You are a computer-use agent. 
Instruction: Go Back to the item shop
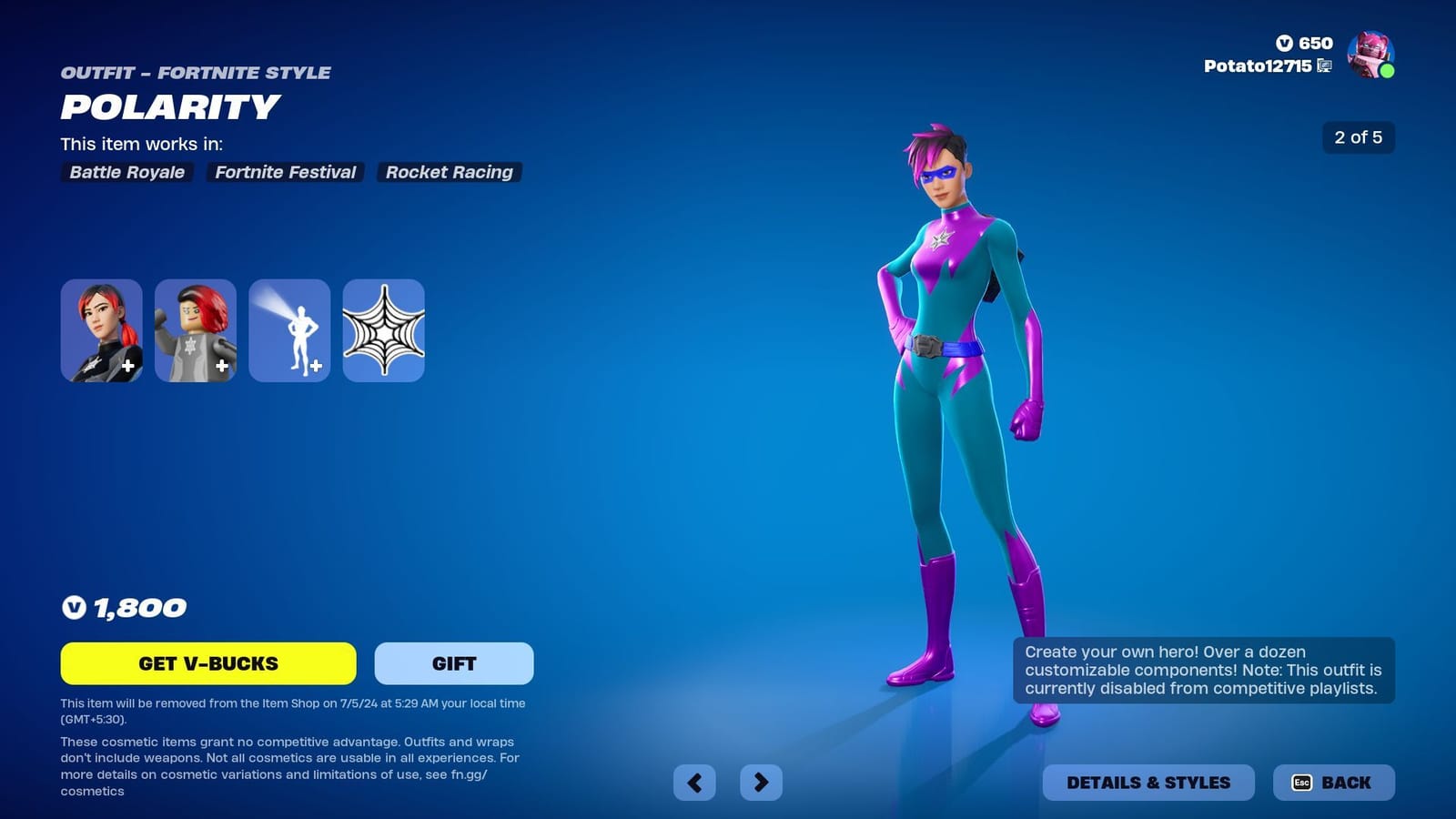[1333, 782]
